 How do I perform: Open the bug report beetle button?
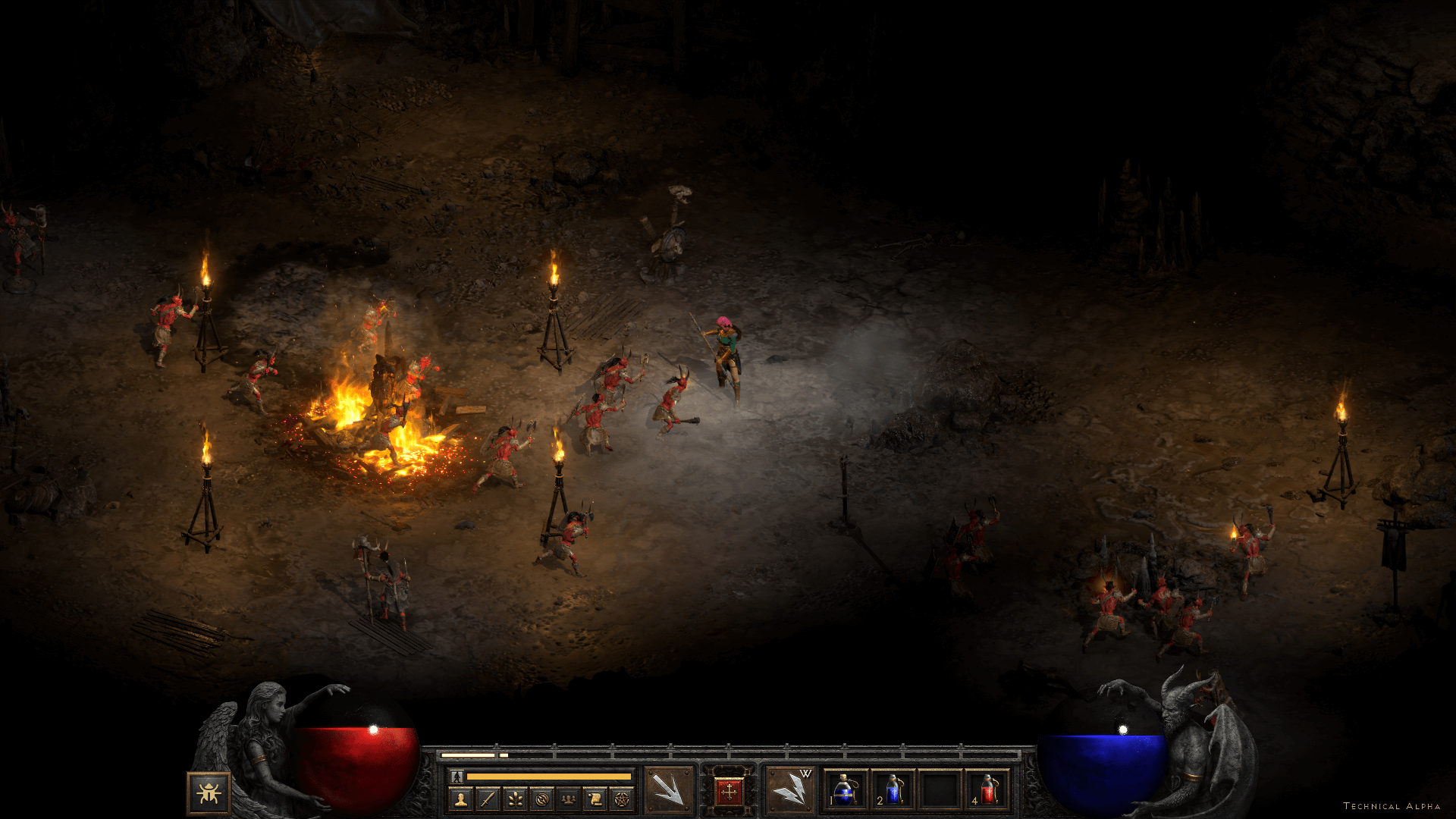coord(209,793)
